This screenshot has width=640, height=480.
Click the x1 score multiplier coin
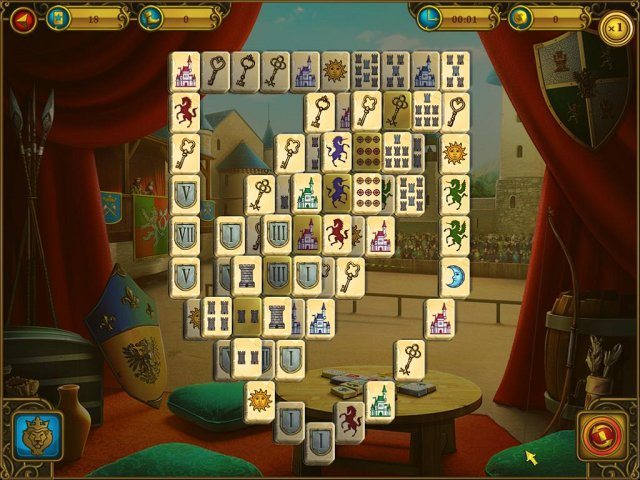coord(616,24)
